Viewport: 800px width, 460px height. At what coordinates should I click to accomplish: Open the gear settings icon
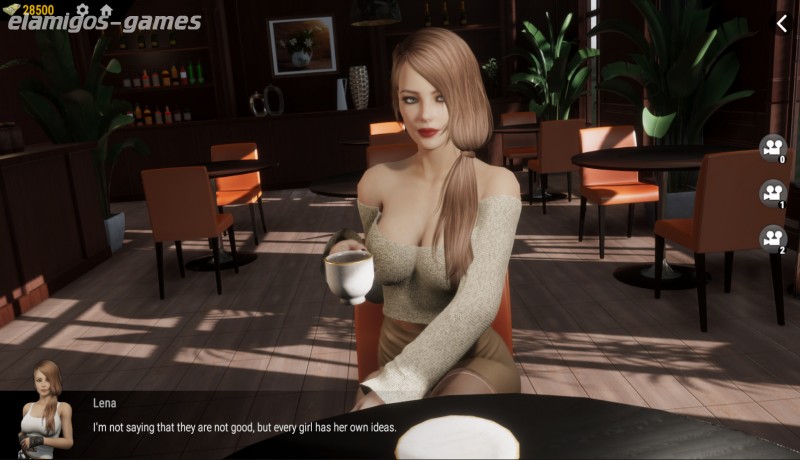[82, 10]
